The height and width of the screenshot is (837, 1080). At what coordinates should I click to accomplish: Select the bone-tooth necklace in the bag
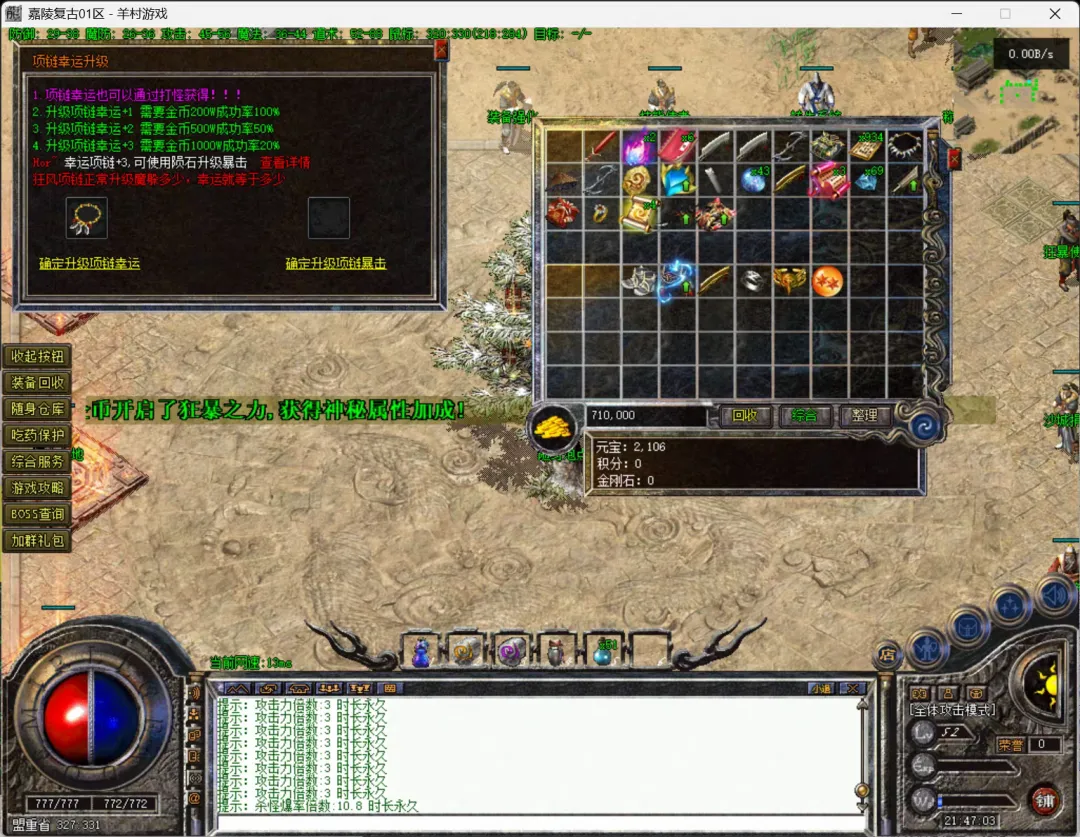(905, 146)
